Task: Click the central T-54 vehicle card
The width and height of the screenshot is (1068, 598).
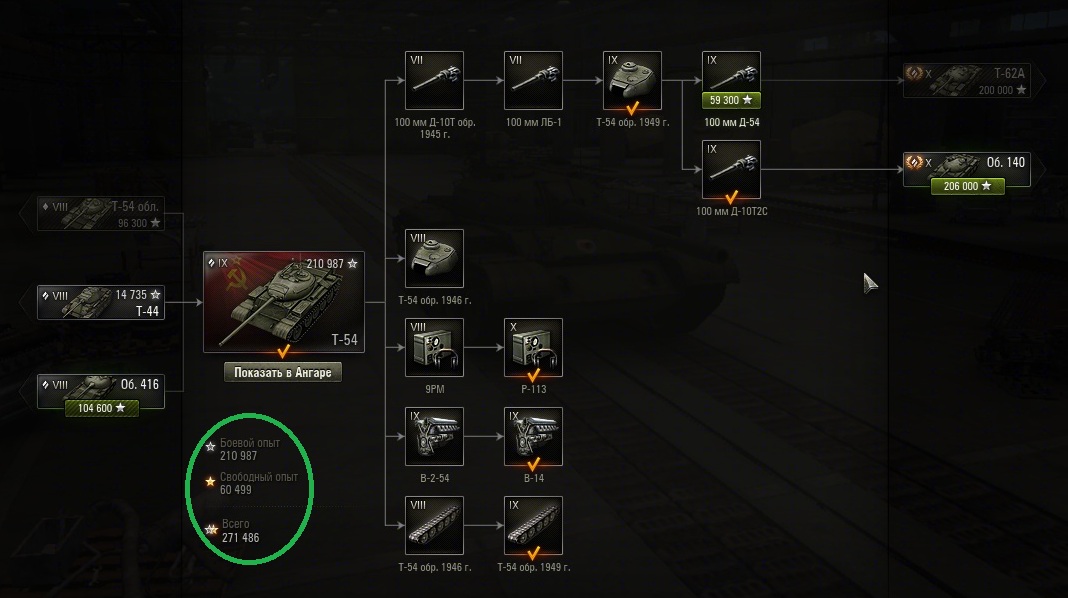Action: 283,302
